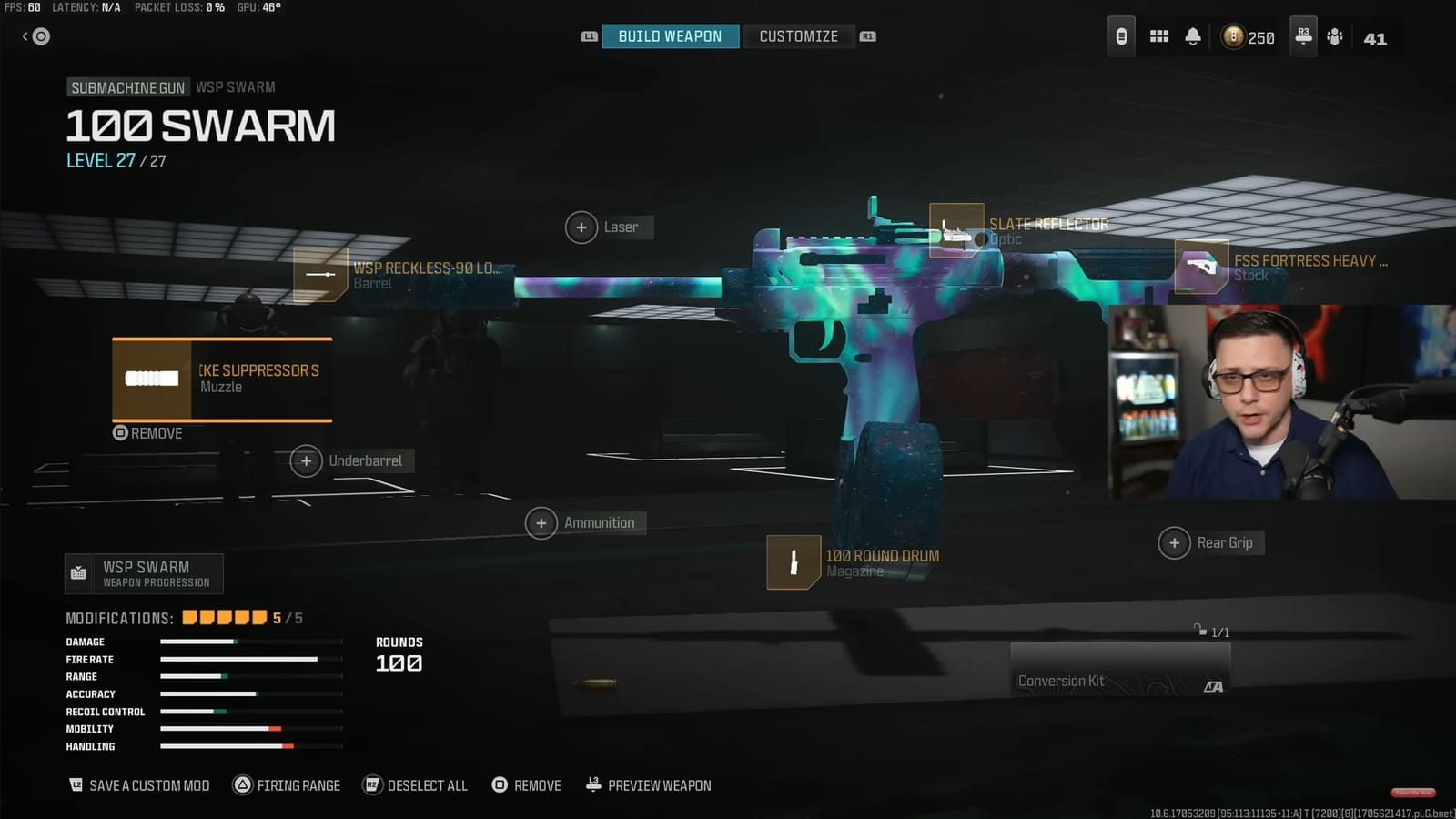
Task: Open the Ammunition attachment slot
Action: (541, 522)
